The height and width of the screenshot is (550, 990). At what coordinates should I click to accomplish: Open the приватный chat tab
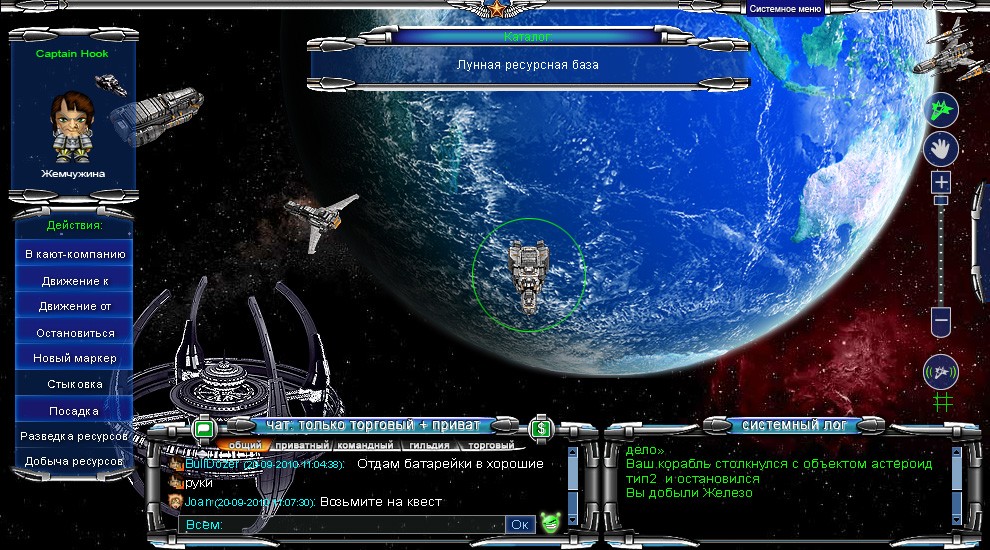[301, 445]
